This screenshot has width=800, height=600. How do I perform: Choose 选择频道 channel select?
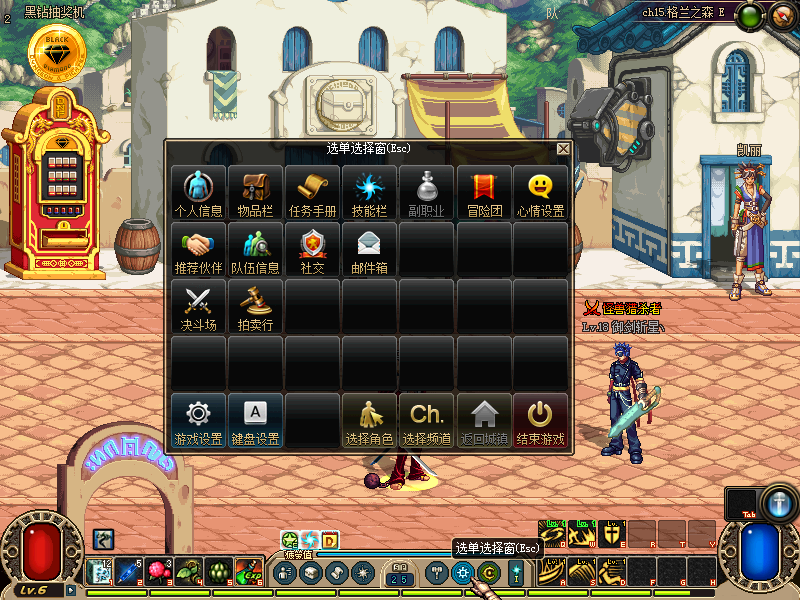tap(427, 420)
